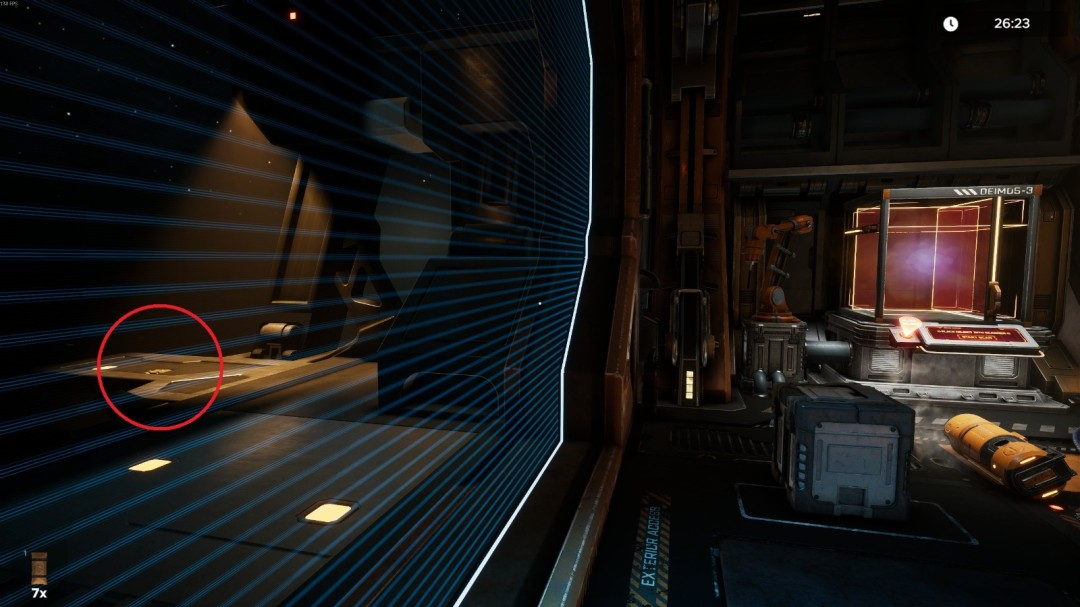1080x607 pixels.
Task: Select the orange canister item in slot 1
Action: (x=39, y=568)
